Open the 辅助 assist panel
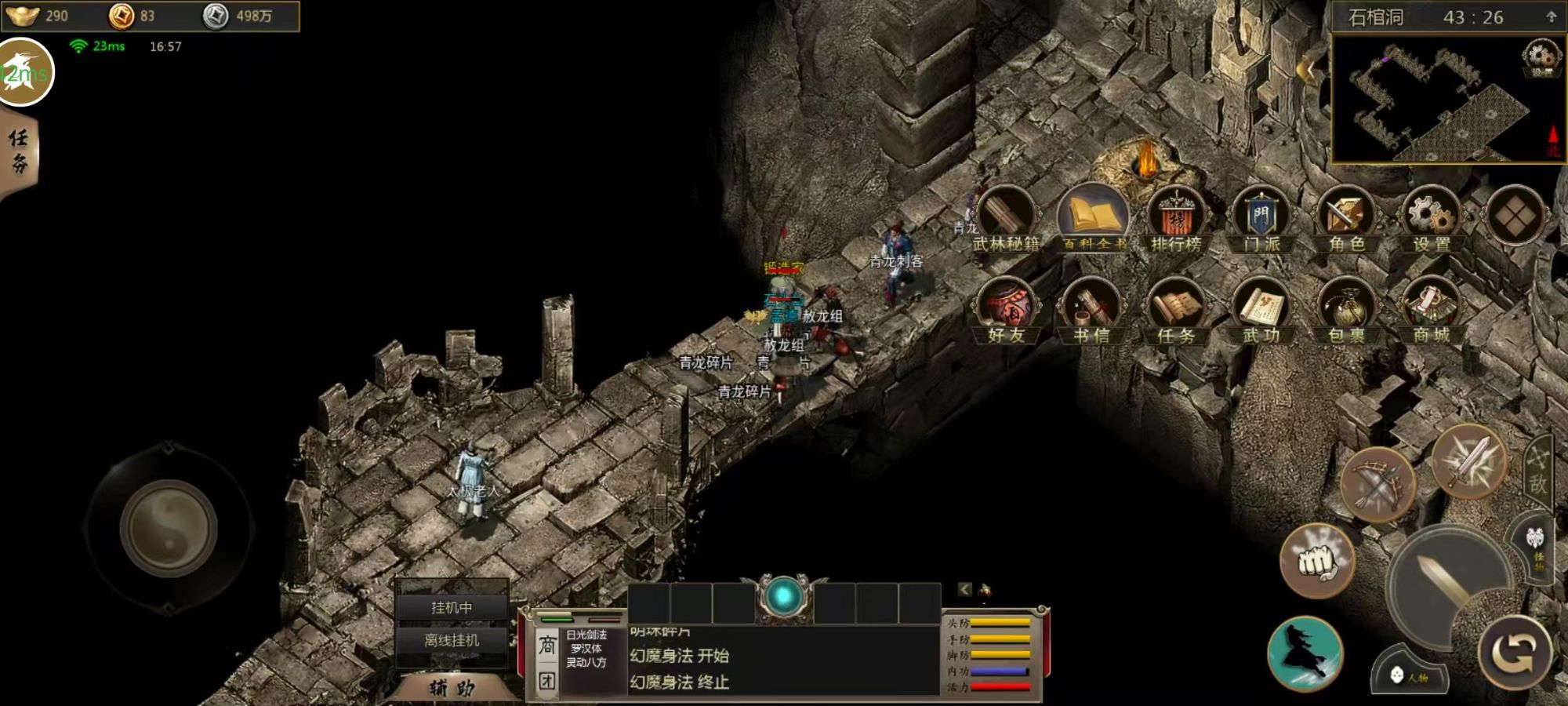 [x=452, y=689]
